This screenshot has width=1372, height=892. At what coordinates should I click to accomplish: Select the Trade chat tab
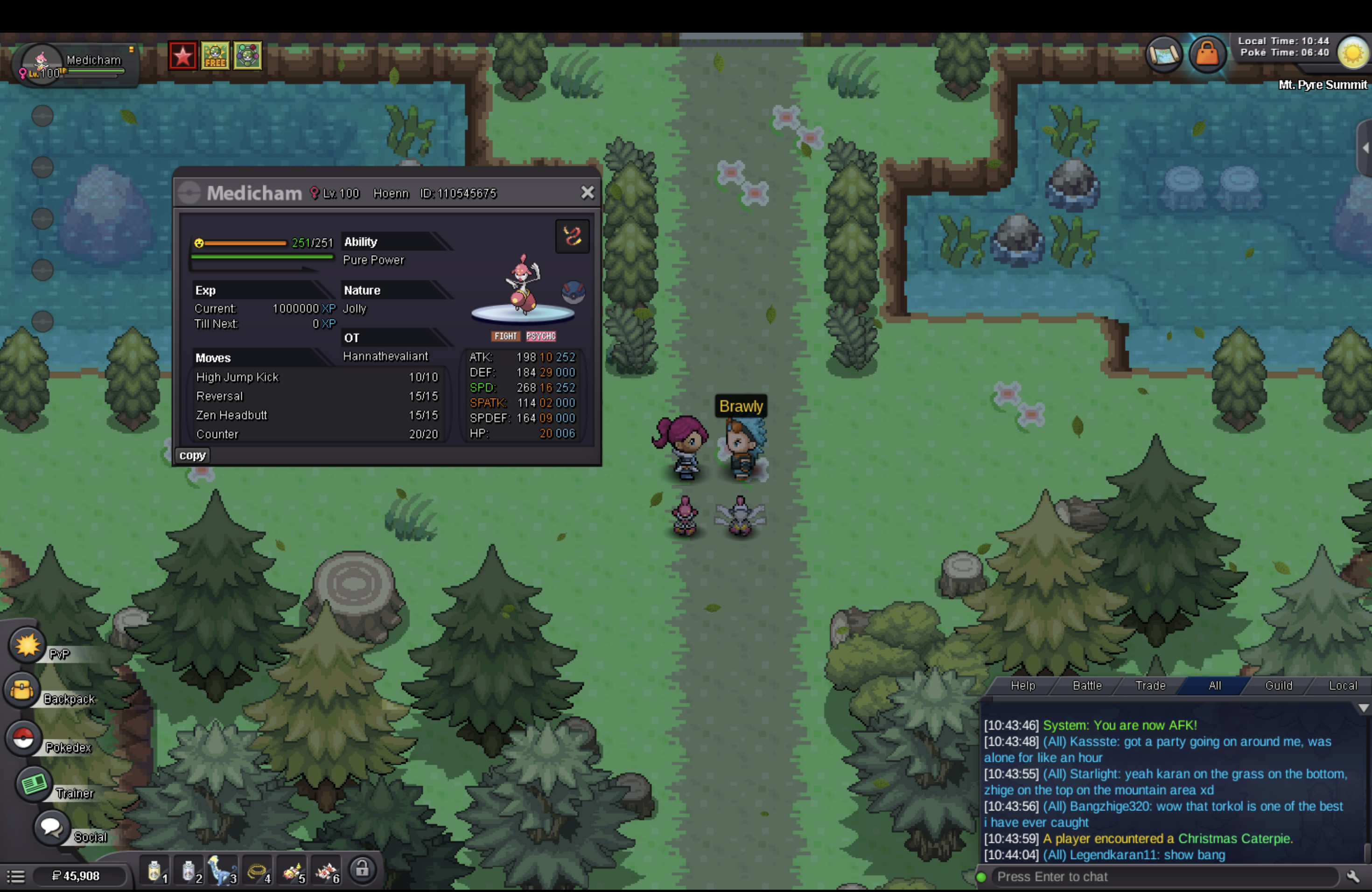1150,686
